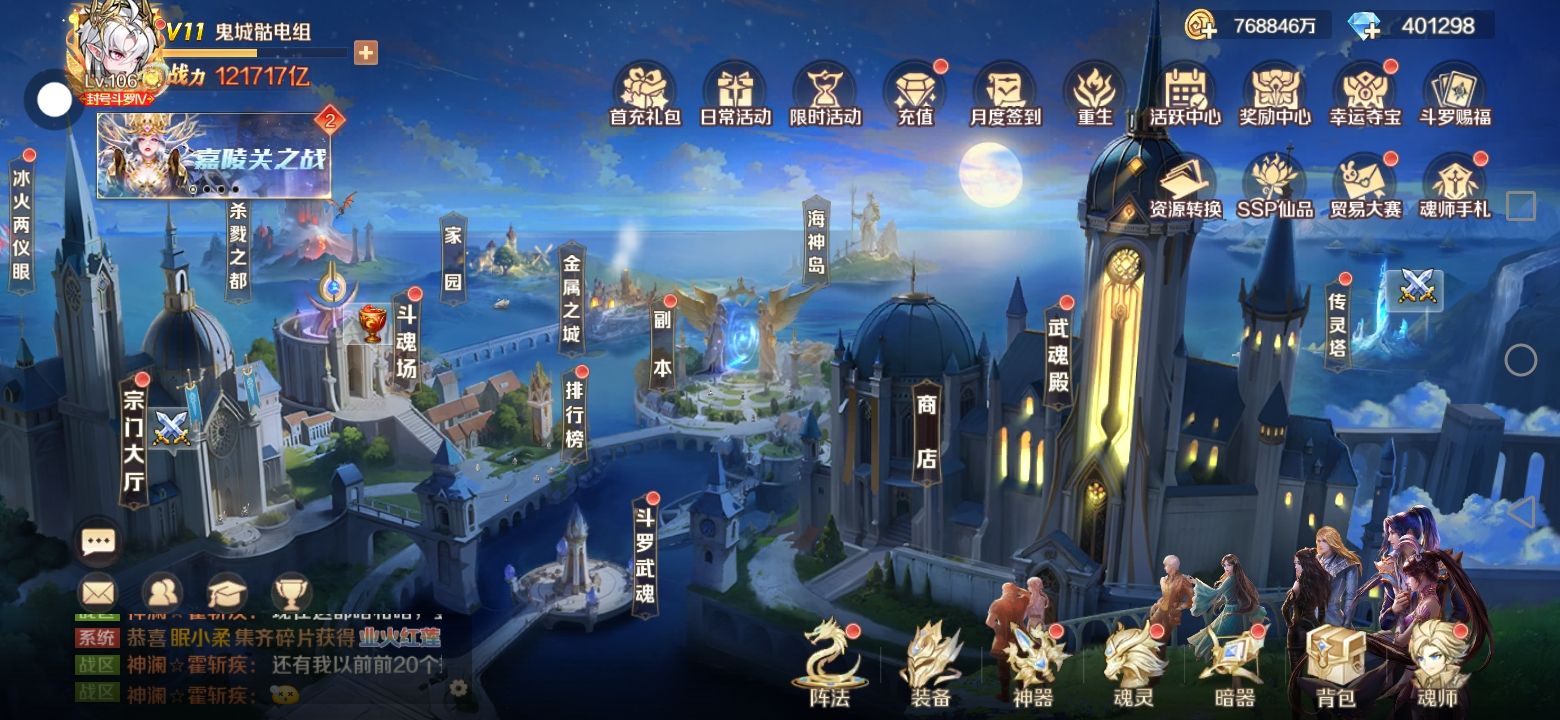Open the 嘉陵关之战 event banner
Image resolution: width=1560 pixels, height=720 pixels.
pyautogui.click(x=213, y=156)
